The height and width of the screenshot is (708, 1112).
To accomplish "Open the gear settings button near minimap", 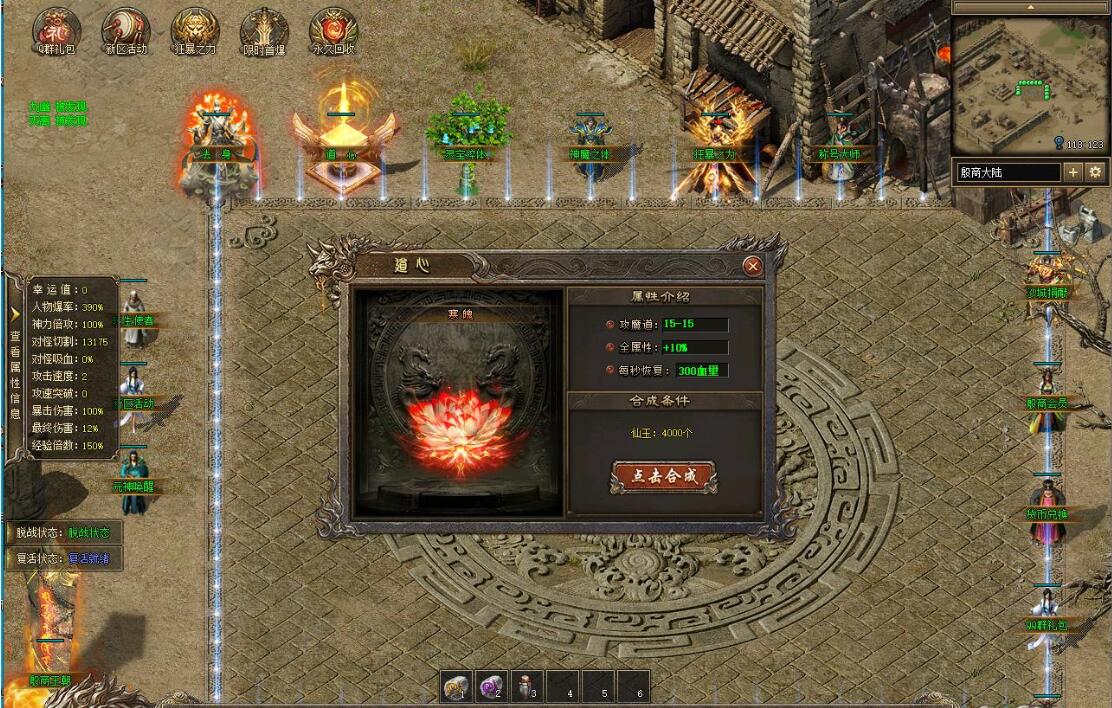I will [x=1096, y=172].
